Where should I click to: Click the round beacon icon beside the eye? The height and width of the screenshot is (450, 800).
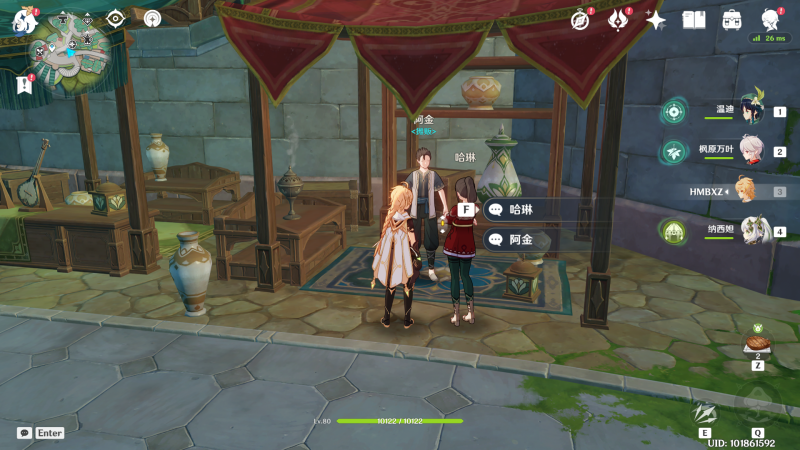152,18
